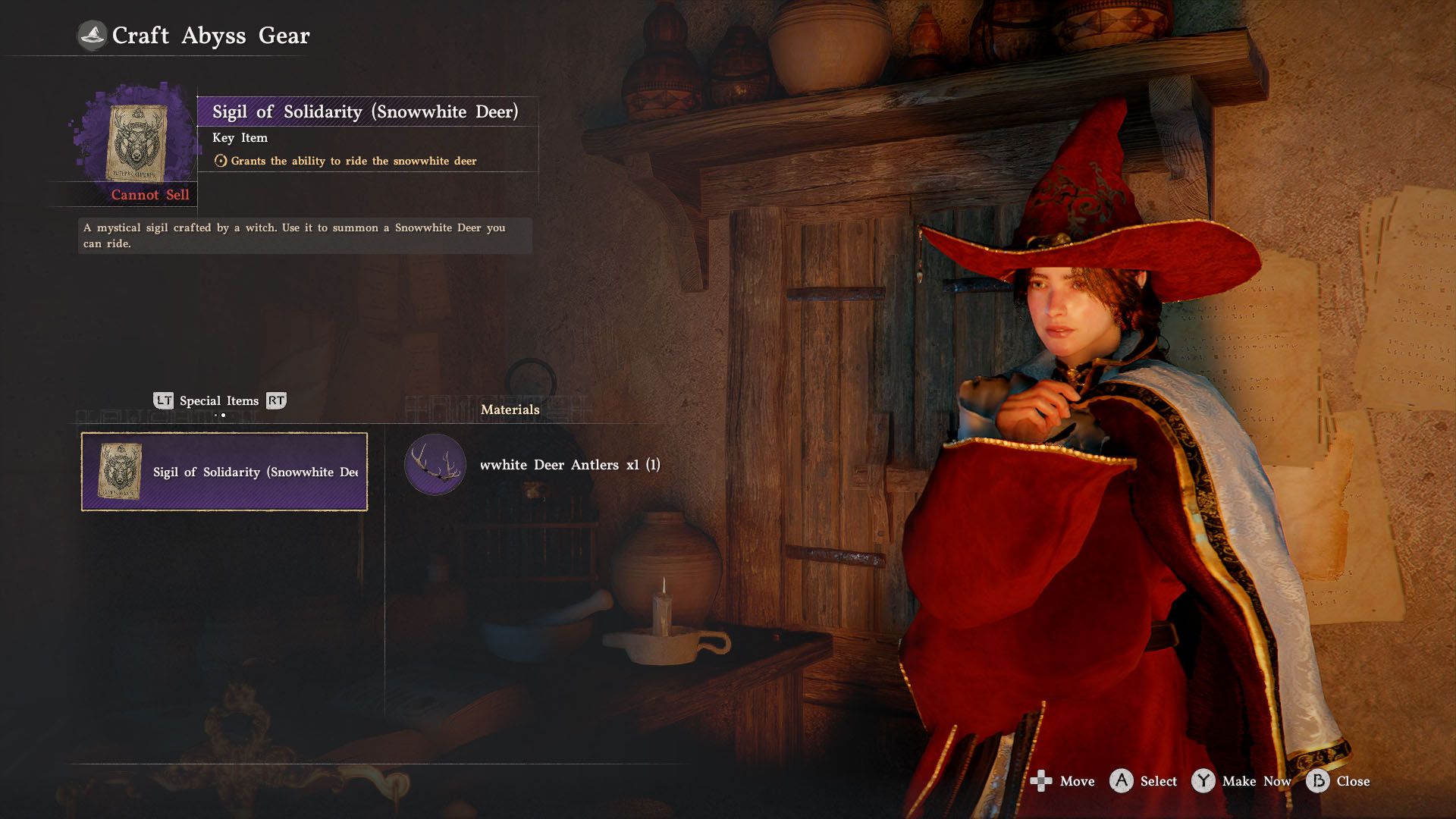Select the Sigil of Solidarity recipe row

(x=224, y=472)
